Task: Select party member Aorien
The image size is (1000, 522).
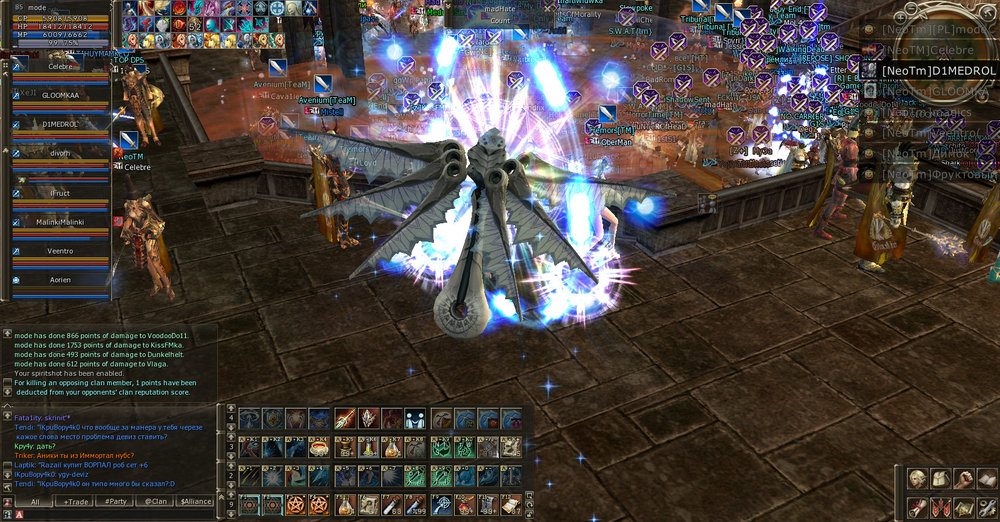Action: (x=60, y=280)
